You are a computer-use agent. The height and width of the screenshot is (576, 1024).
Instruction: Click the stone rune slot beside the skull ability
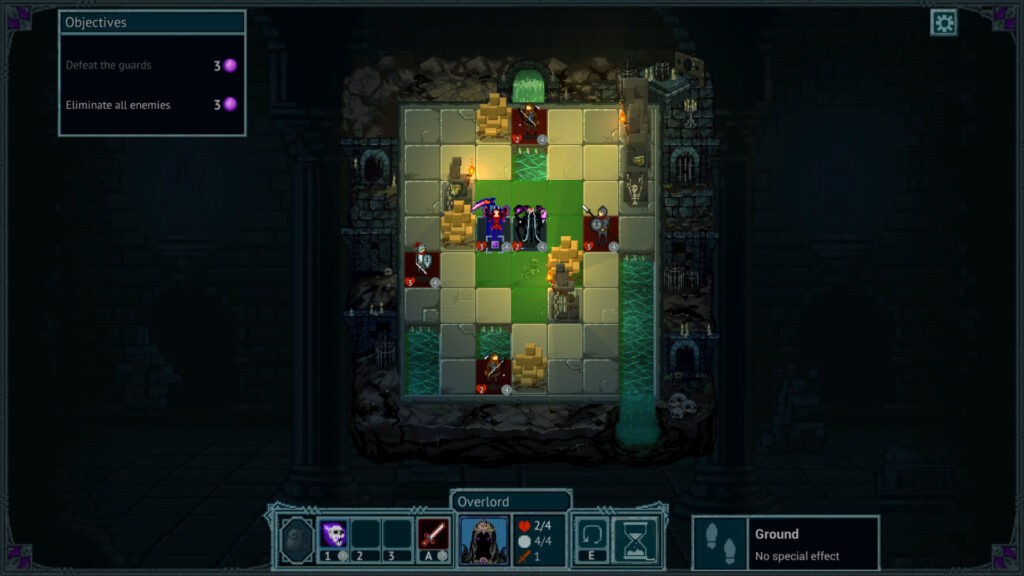pos(295,539)
